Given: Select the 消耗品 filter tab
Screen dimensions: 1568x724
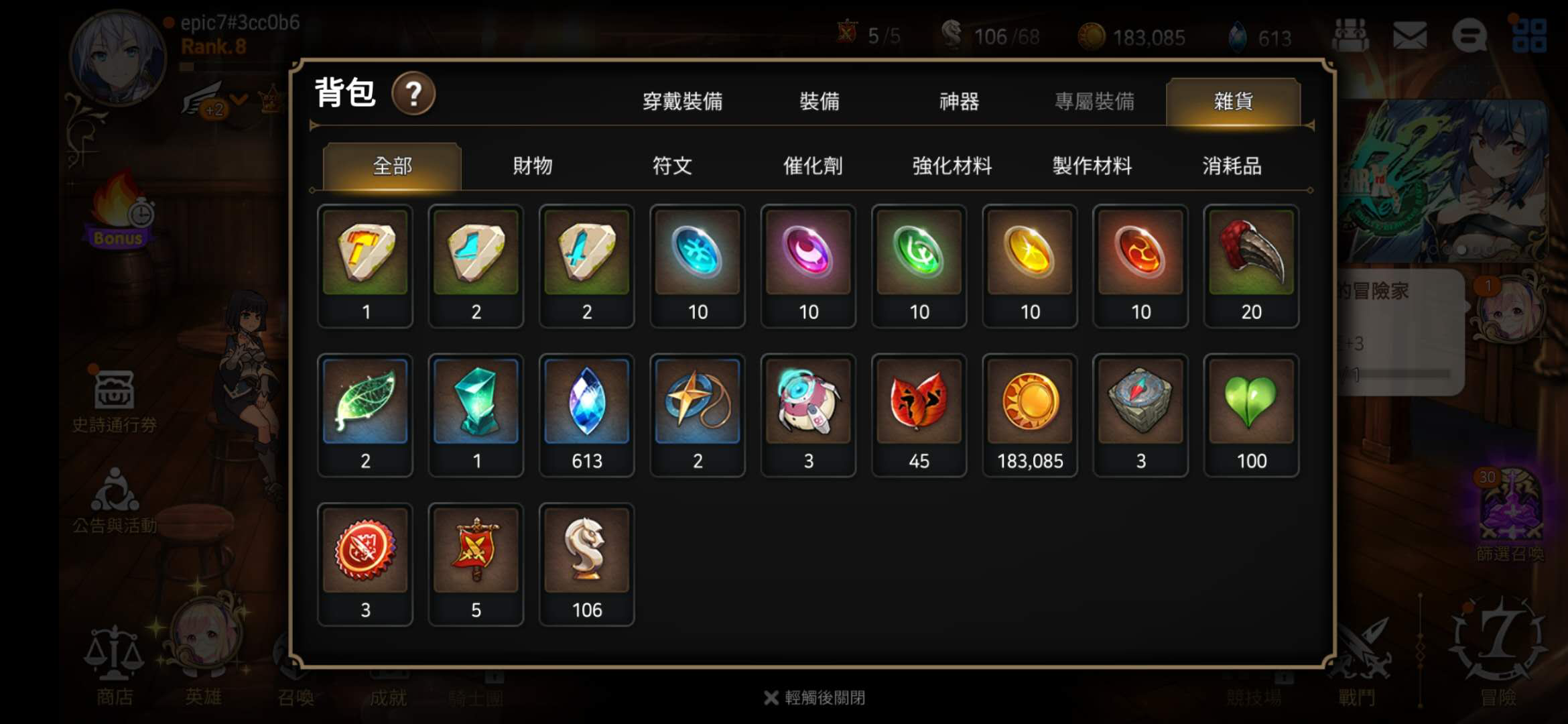Looking at the screenshot, I should pyautogui.click(x=1232, y=167).
